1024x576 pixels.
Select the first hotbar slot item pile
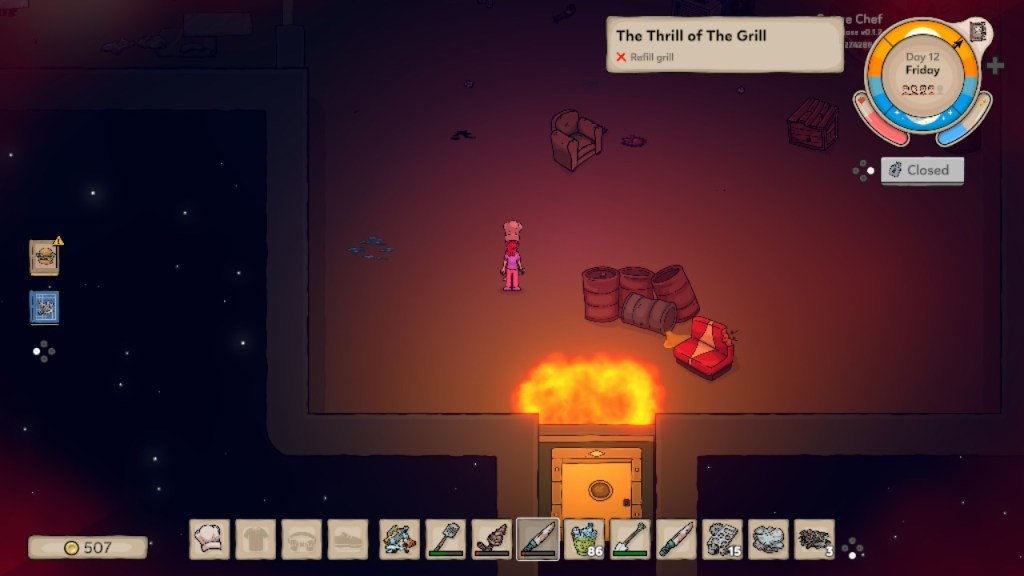(400, 539)
